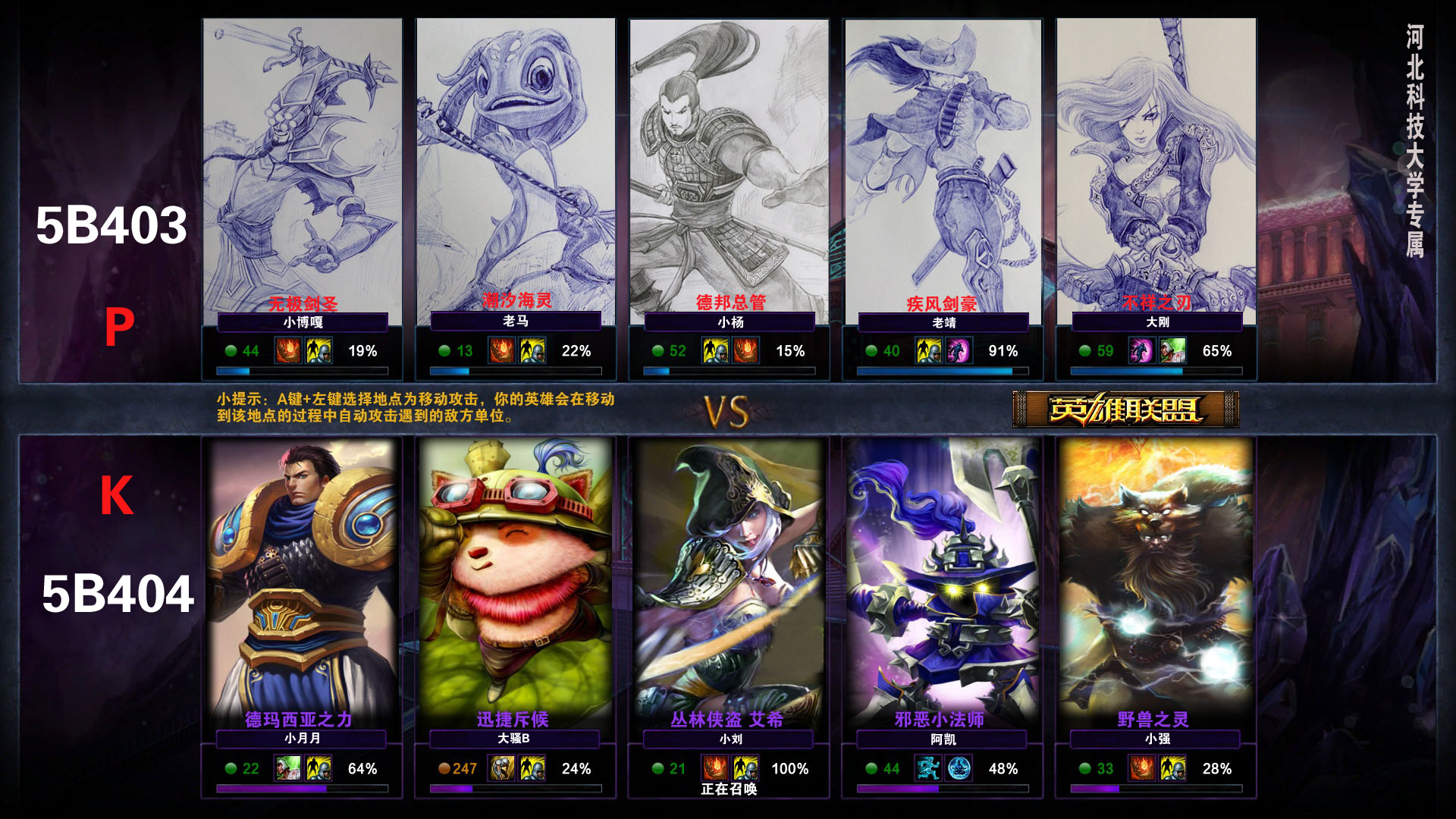1456x819 pixels.
Task: Click the 疾风剑豪 champion card of 老靖
Action: [943, 167]
